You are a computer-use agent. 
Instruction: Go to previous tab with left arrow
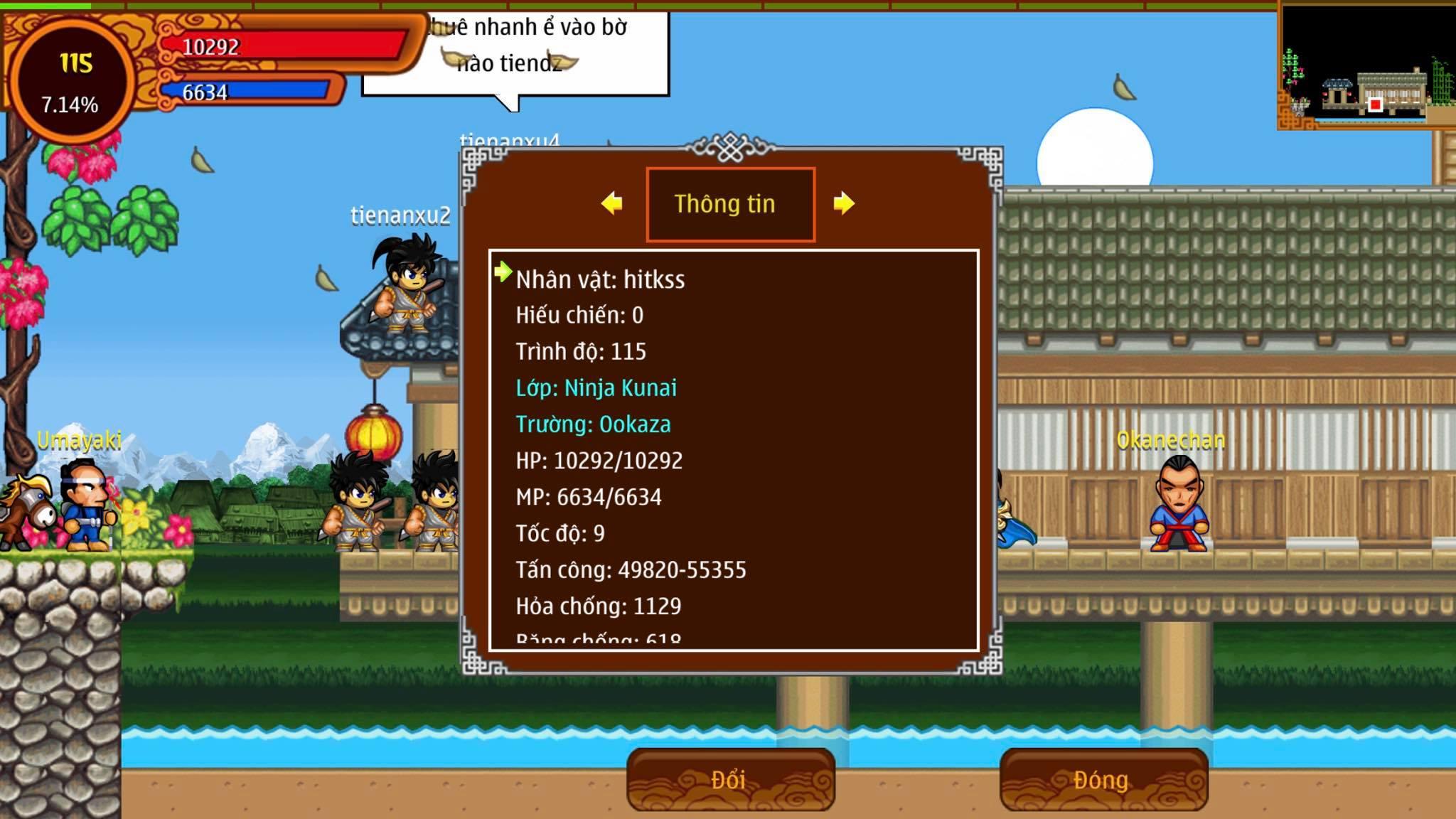(611, 203)
